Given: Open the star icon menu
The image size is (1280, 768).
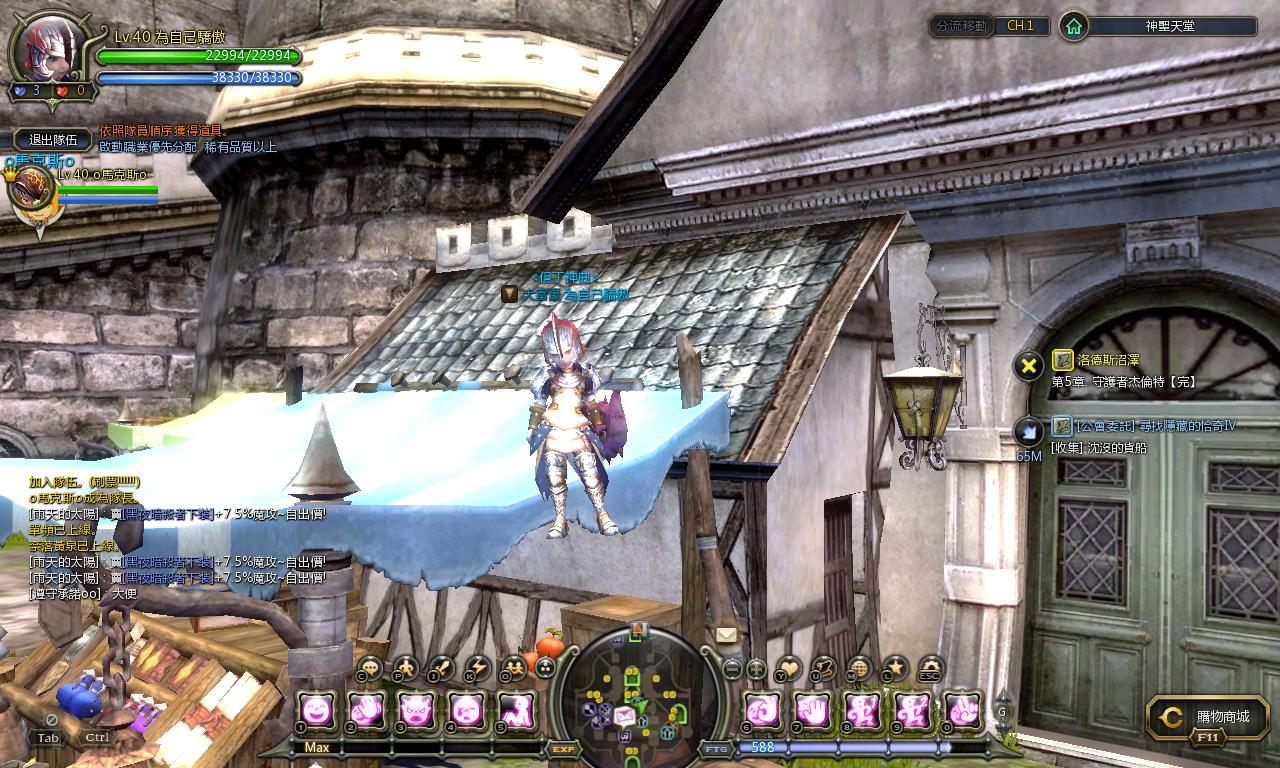Looking at the screenshot, I should [895, 668].
